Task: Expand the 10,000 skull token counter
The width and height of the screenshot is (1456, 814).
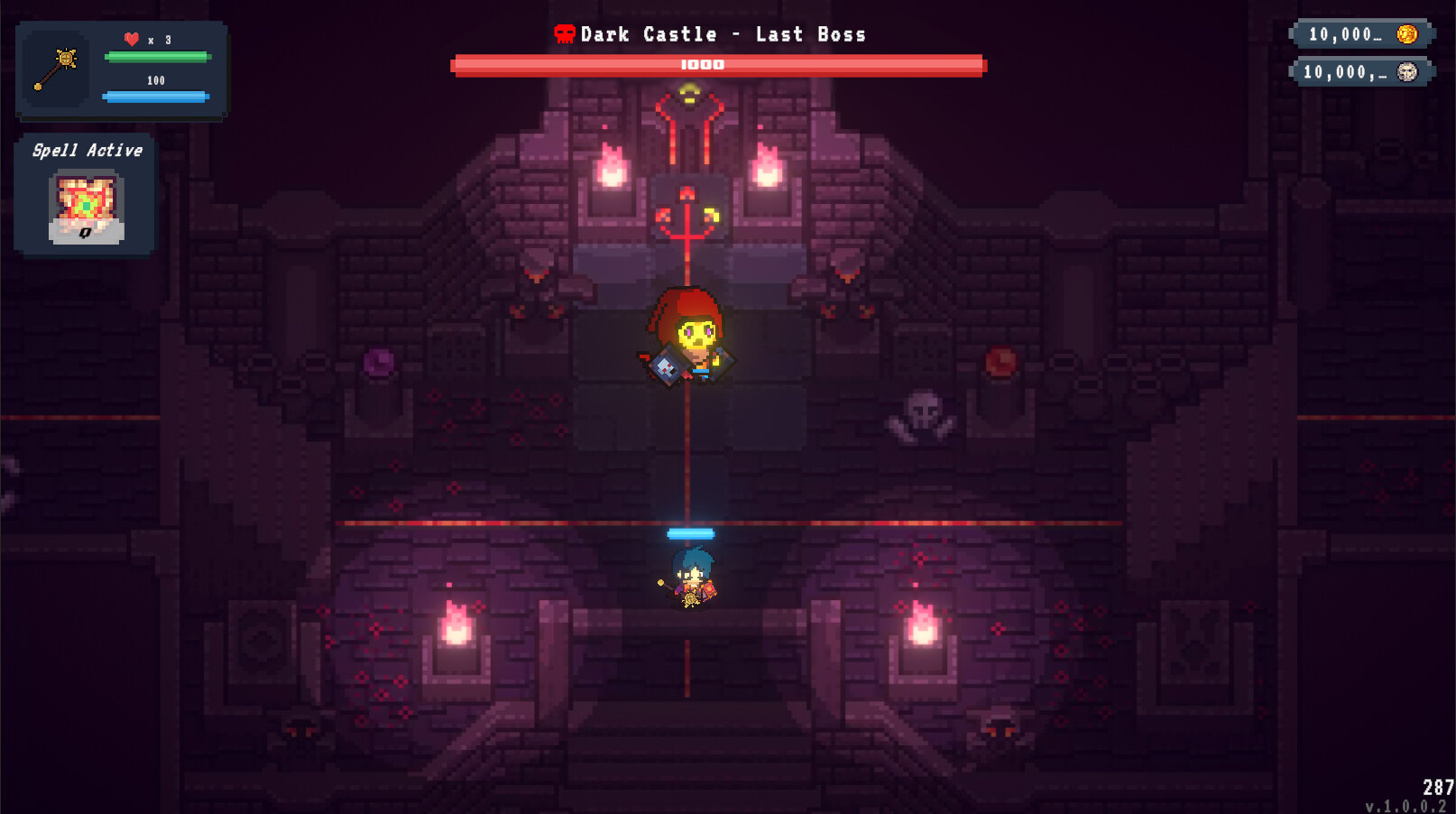Action: point(1358,71)
